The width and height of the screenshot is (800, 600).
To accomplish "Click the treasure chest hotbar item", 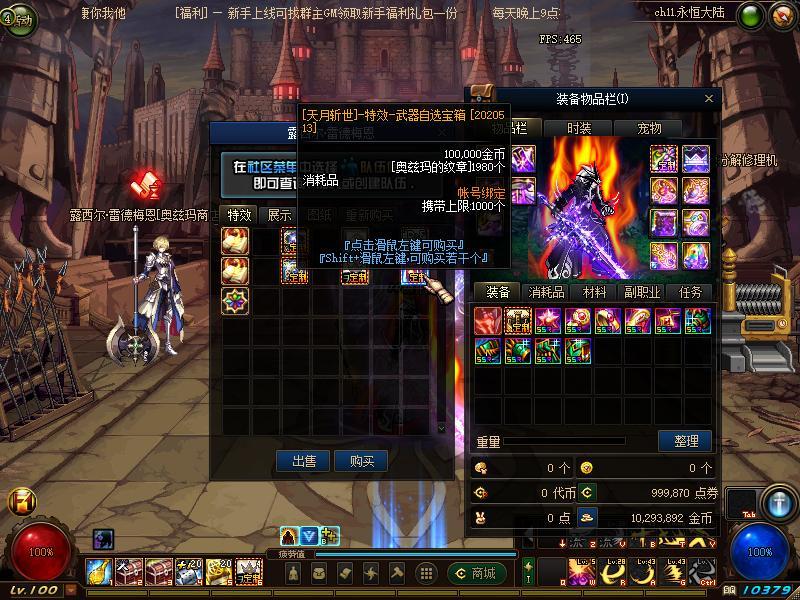I will (129, 571).
